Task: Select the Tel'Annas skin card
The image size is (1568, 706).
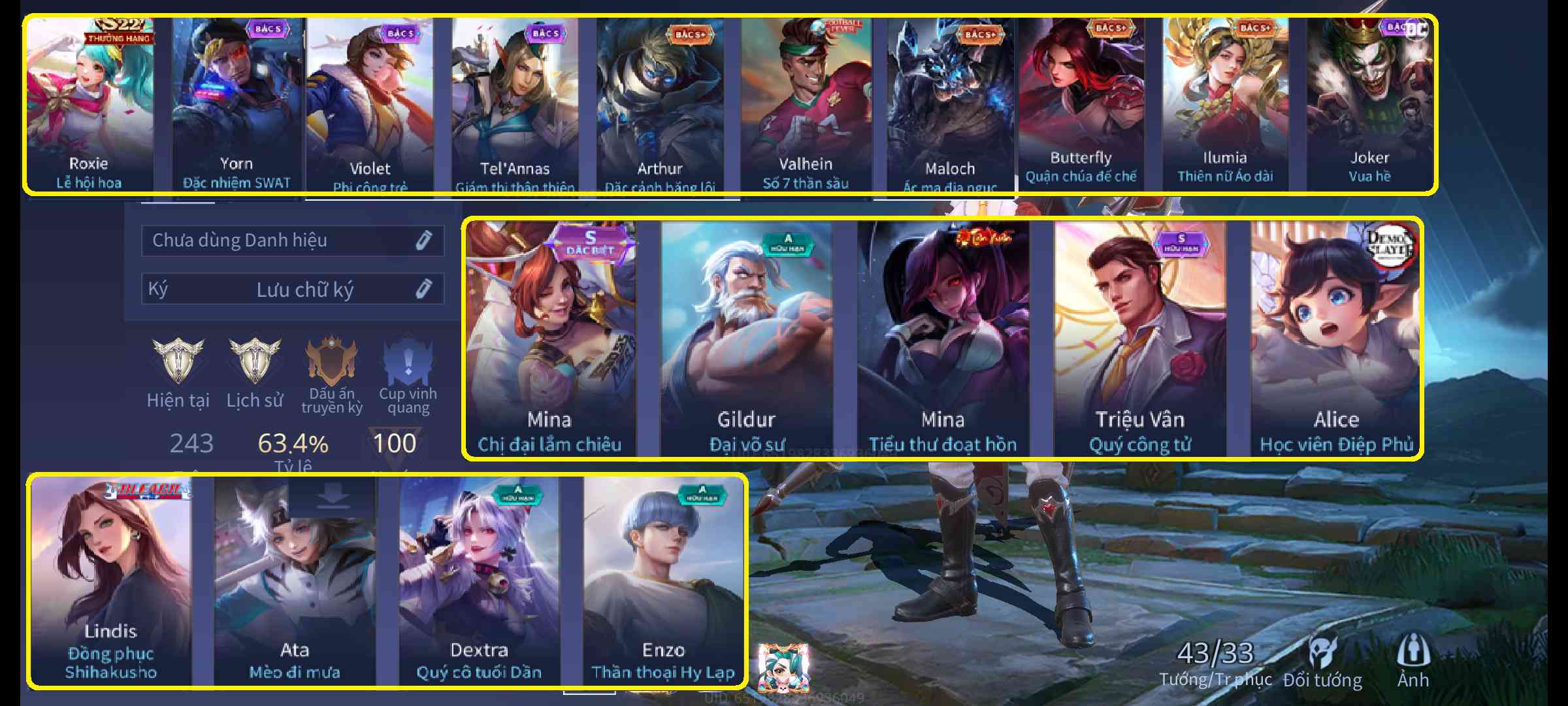Action: point(515,105)
